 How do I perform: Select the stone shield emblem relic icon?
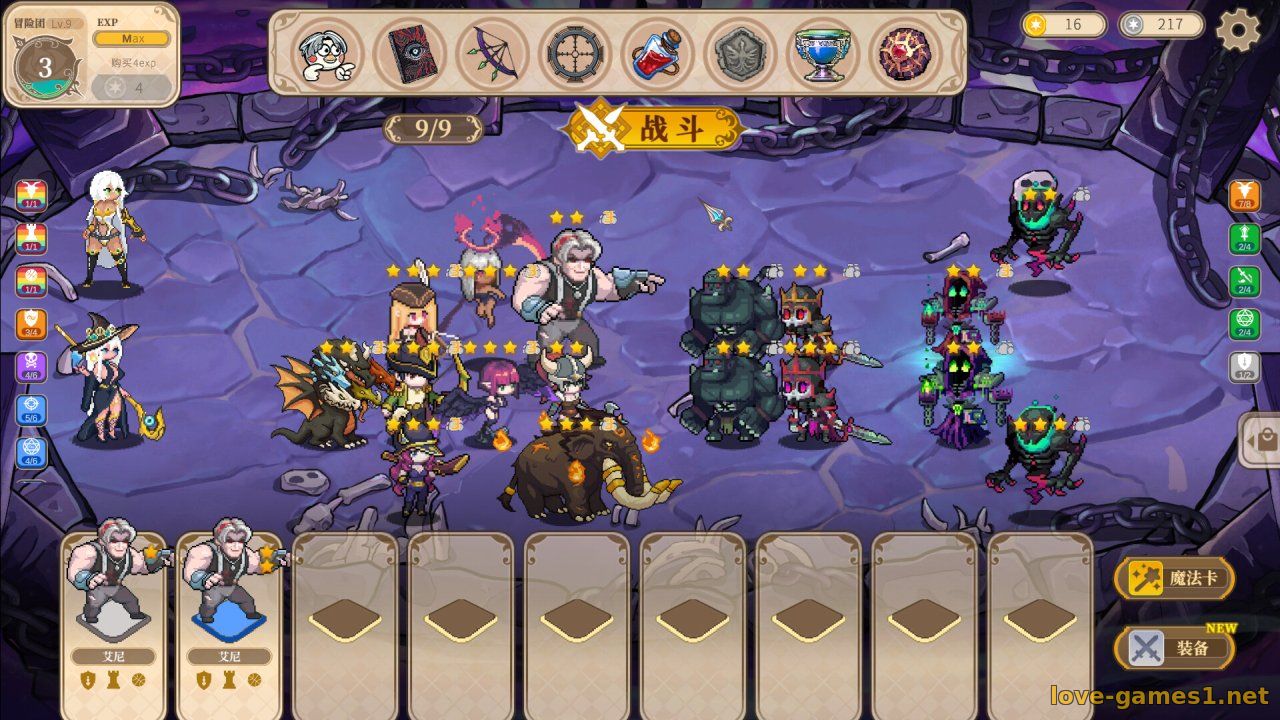741,54
